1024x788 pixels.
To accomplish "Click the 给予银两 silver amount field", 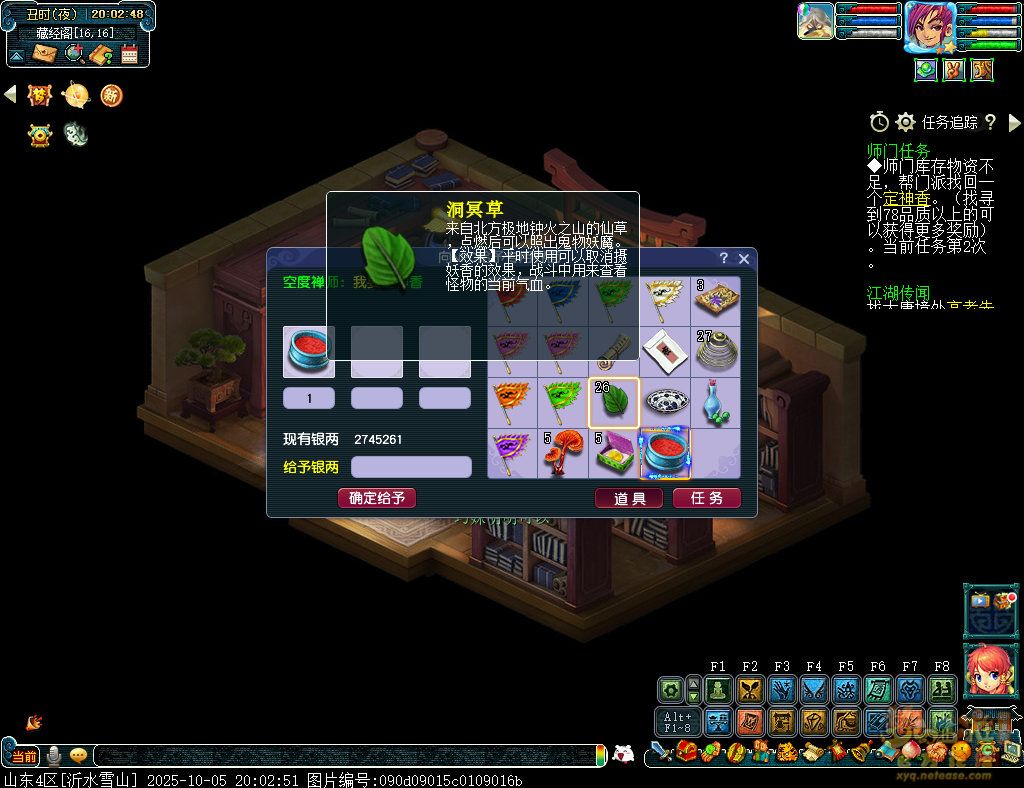I will click(411, 467).
